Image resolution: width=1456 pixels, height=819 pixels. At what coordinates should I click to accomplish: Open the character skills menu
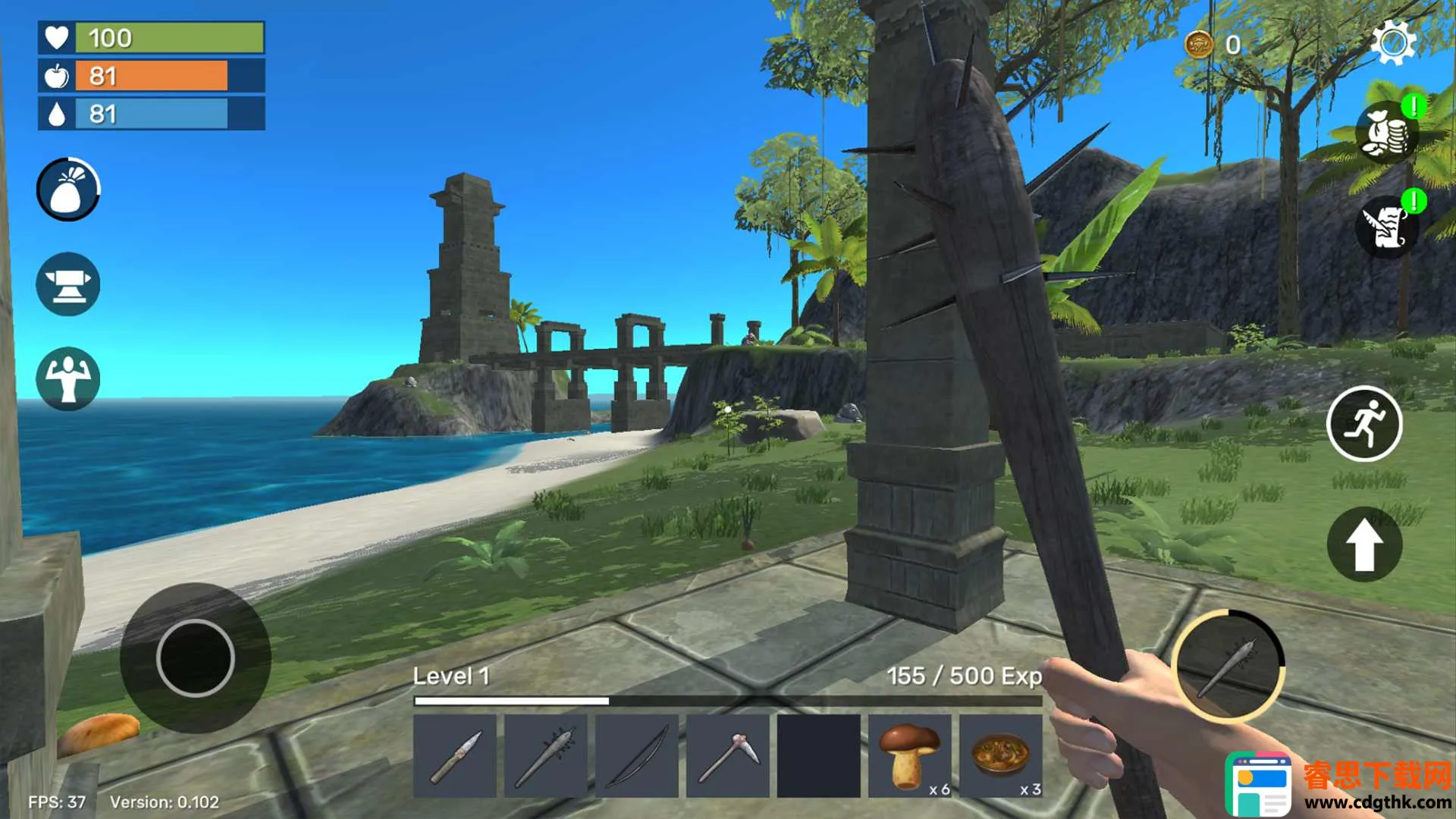[x=68, y=378]
